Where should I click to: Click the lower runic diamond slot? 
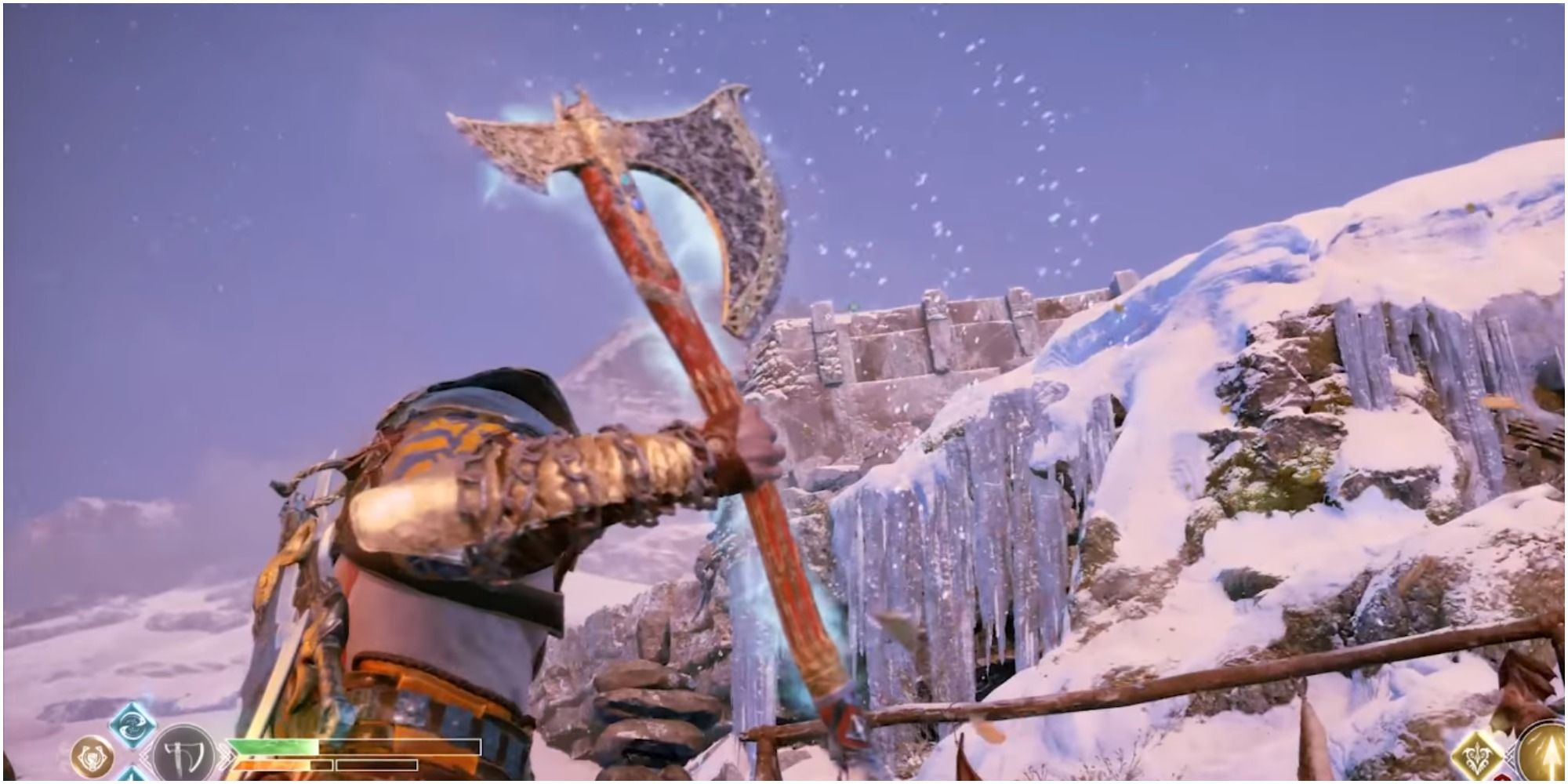pyautogui.click(x=133, y=776)
